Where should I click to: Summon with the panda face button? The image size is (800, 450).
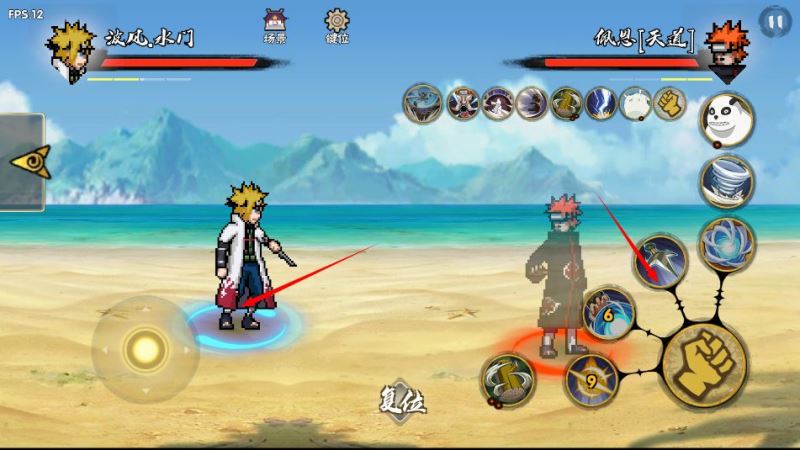coord(725,118)
